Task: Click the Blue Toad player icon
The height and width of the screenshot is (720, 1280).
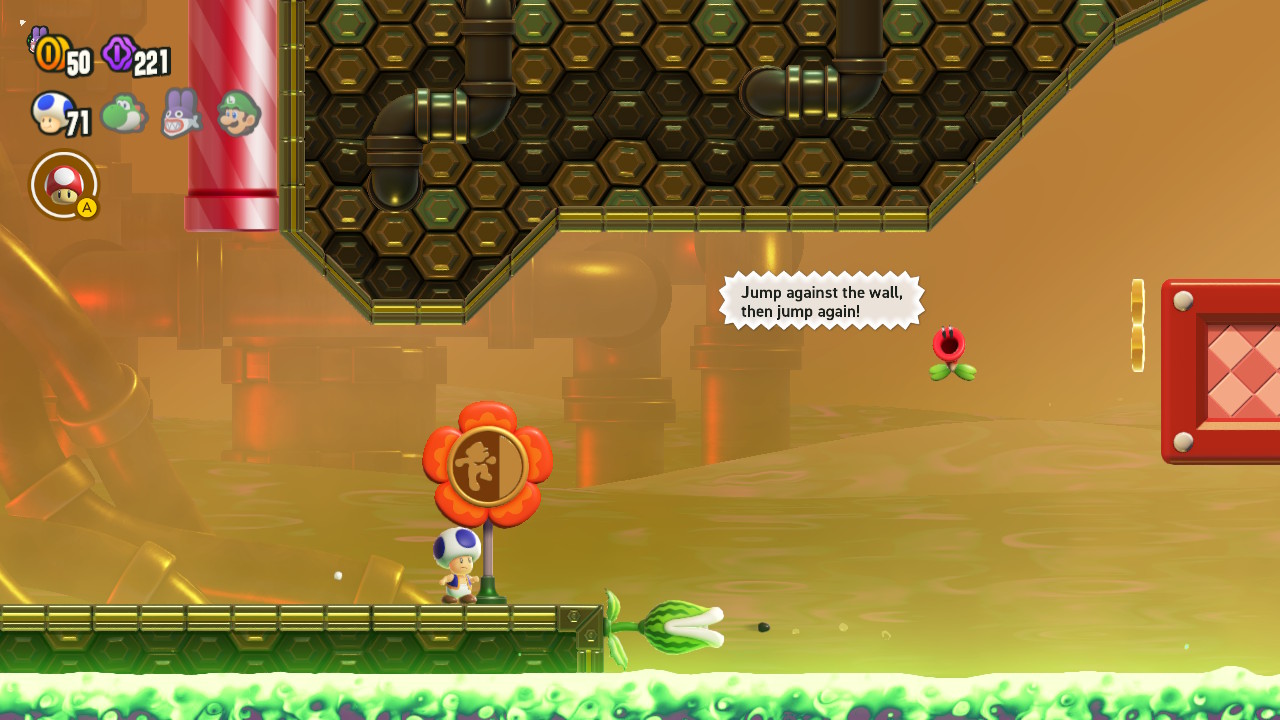Action: (51, 113)
